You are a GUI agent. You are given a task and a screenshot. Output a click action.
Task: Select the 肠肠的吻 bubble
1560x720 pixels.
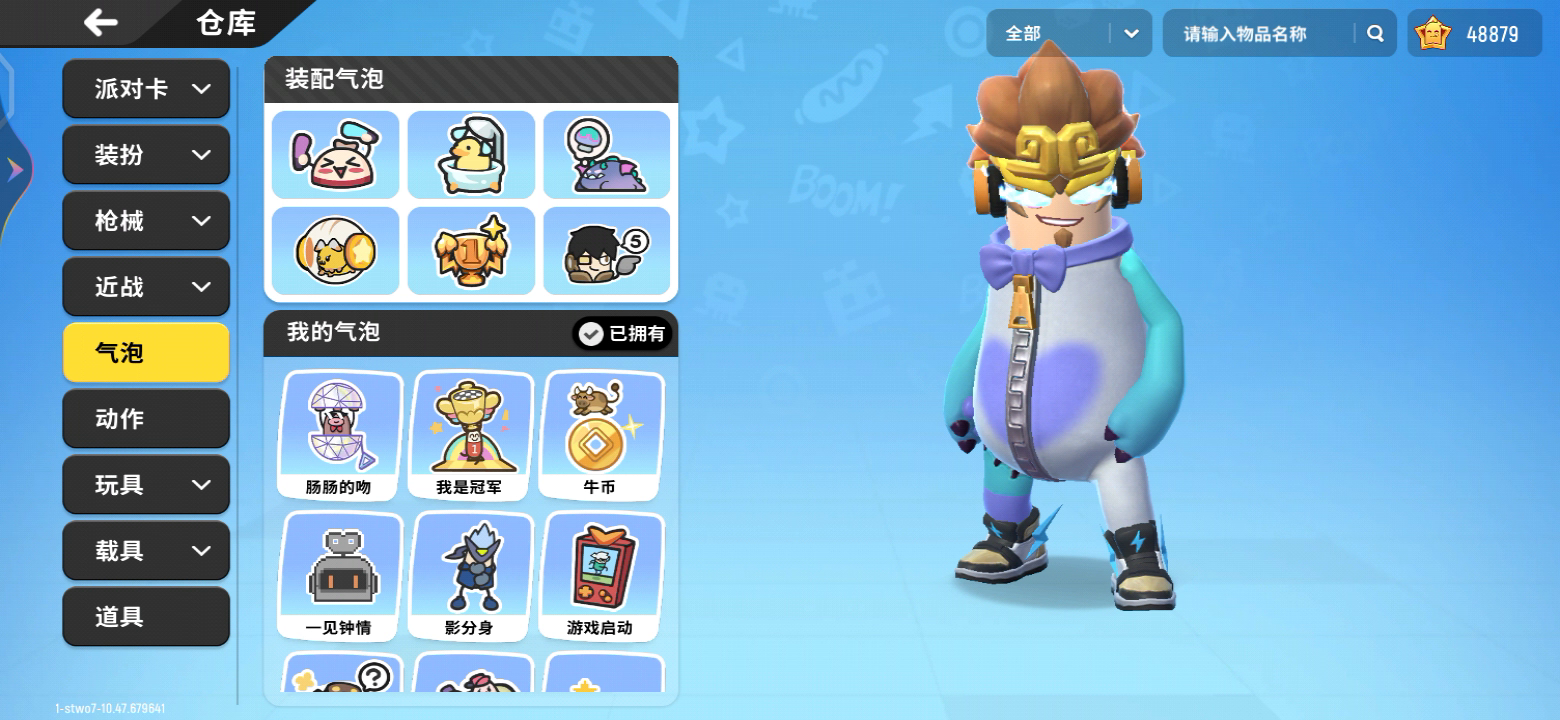point(341,435)
